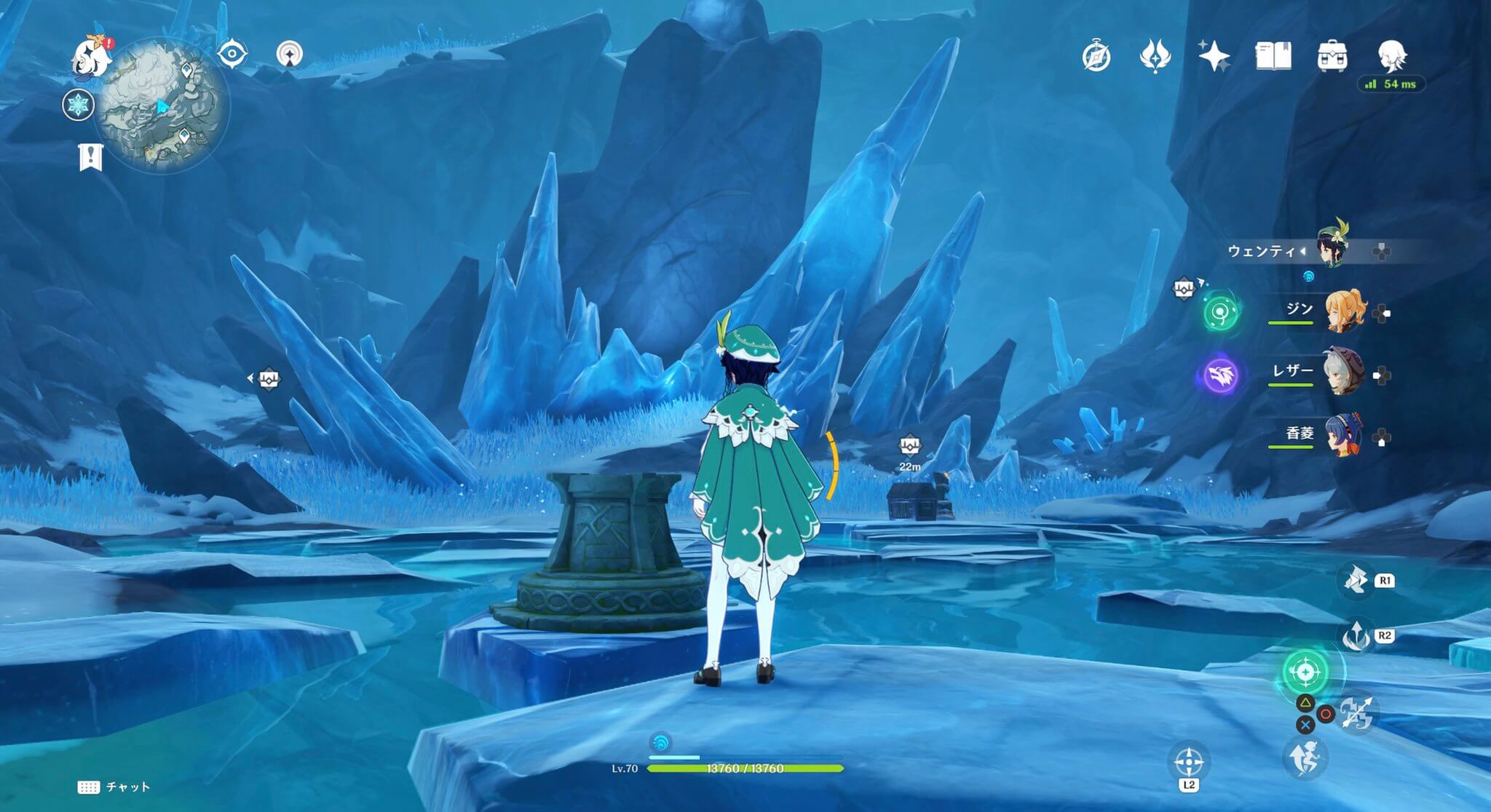Click the snowflake Sheer Cold status icon
Viewport: 1491px width, 812px height.
tap(78, 105)
